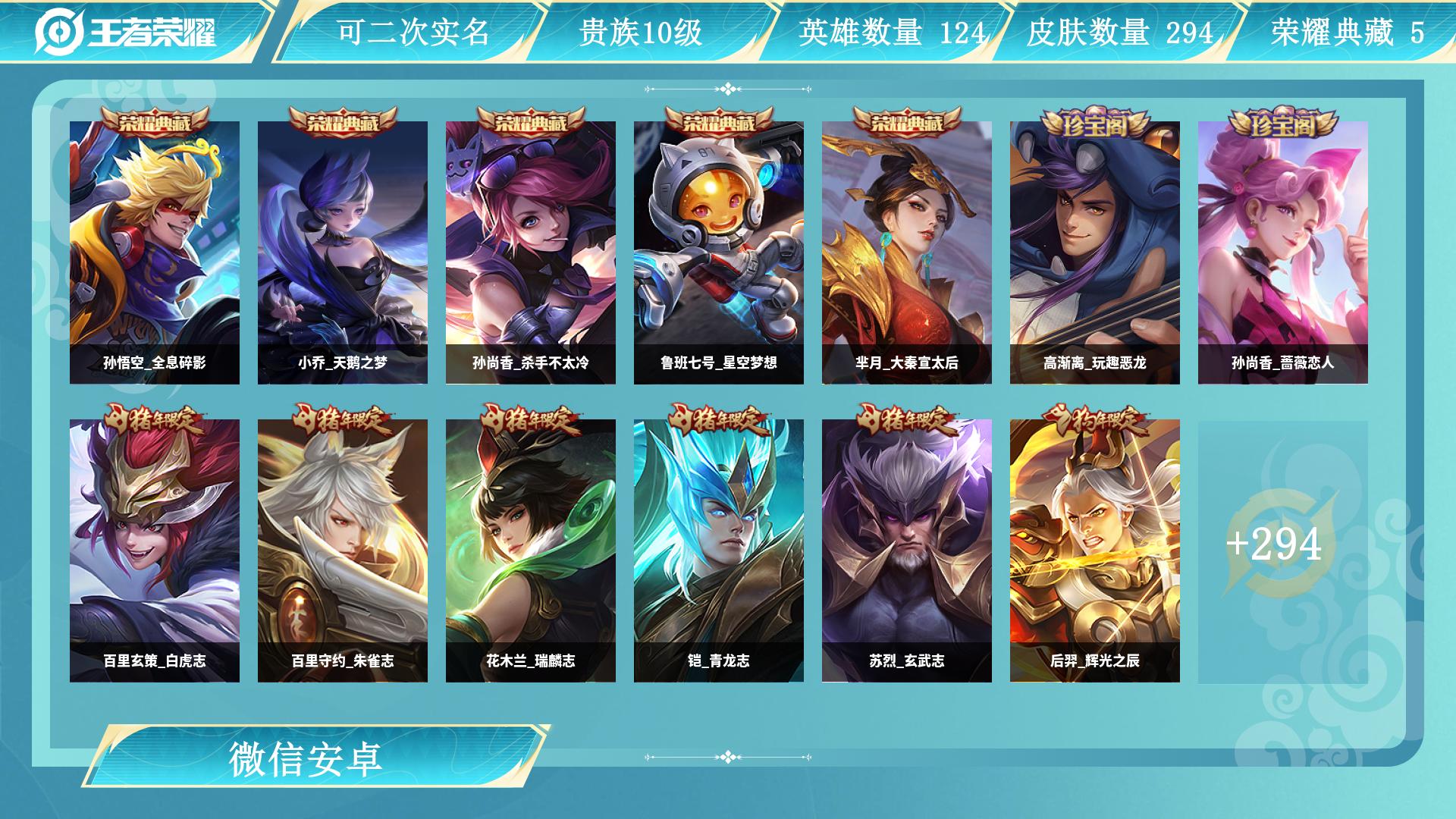The image size is (1456, 819).
Task: Click the 英雄数量 124 header tab
Action: coord(891,32)
